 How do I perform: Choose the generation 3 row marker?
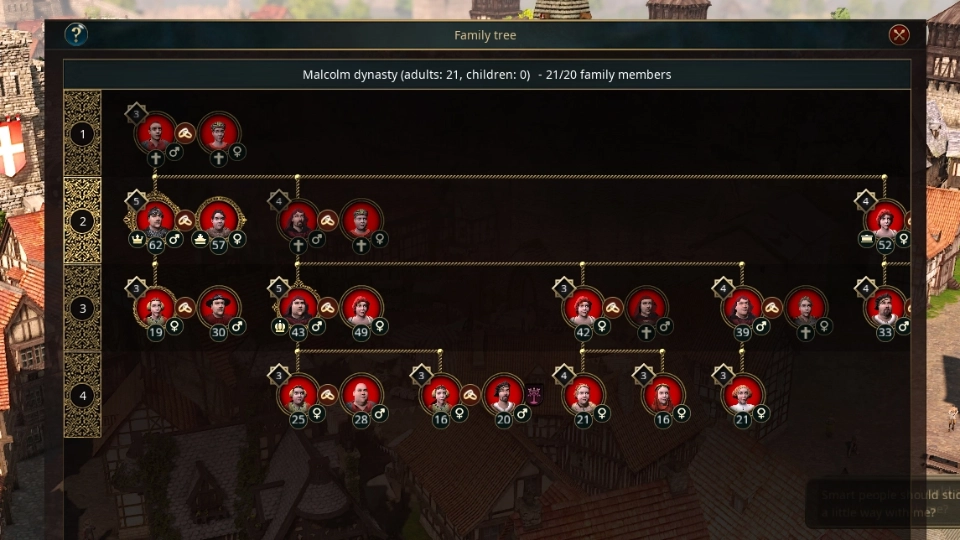click(x=83, y=308)
